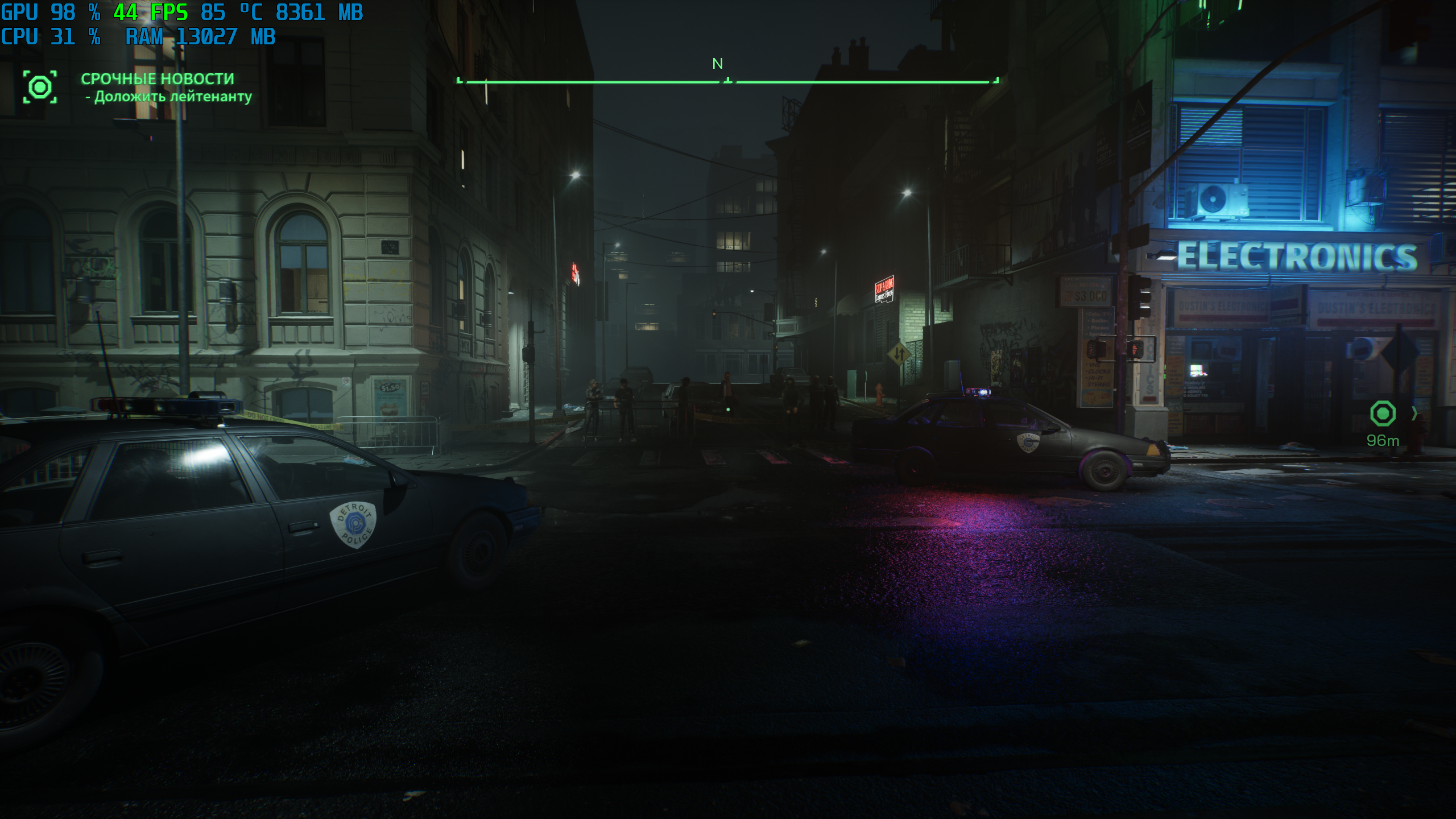This screenshot has height=819, width=1456.
Task: Select the 96m objective waypoint marker
Action: (x=1383, y=413)
